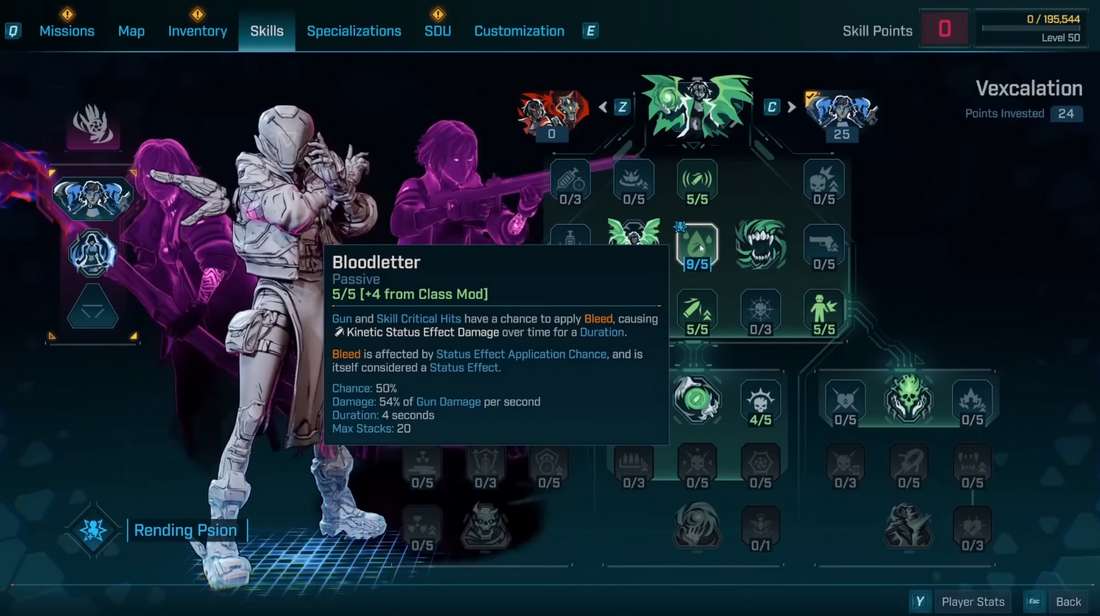Select the pistol skill node showing 0/5
The image size is (1100, 616).
click(x=824, y=245)
